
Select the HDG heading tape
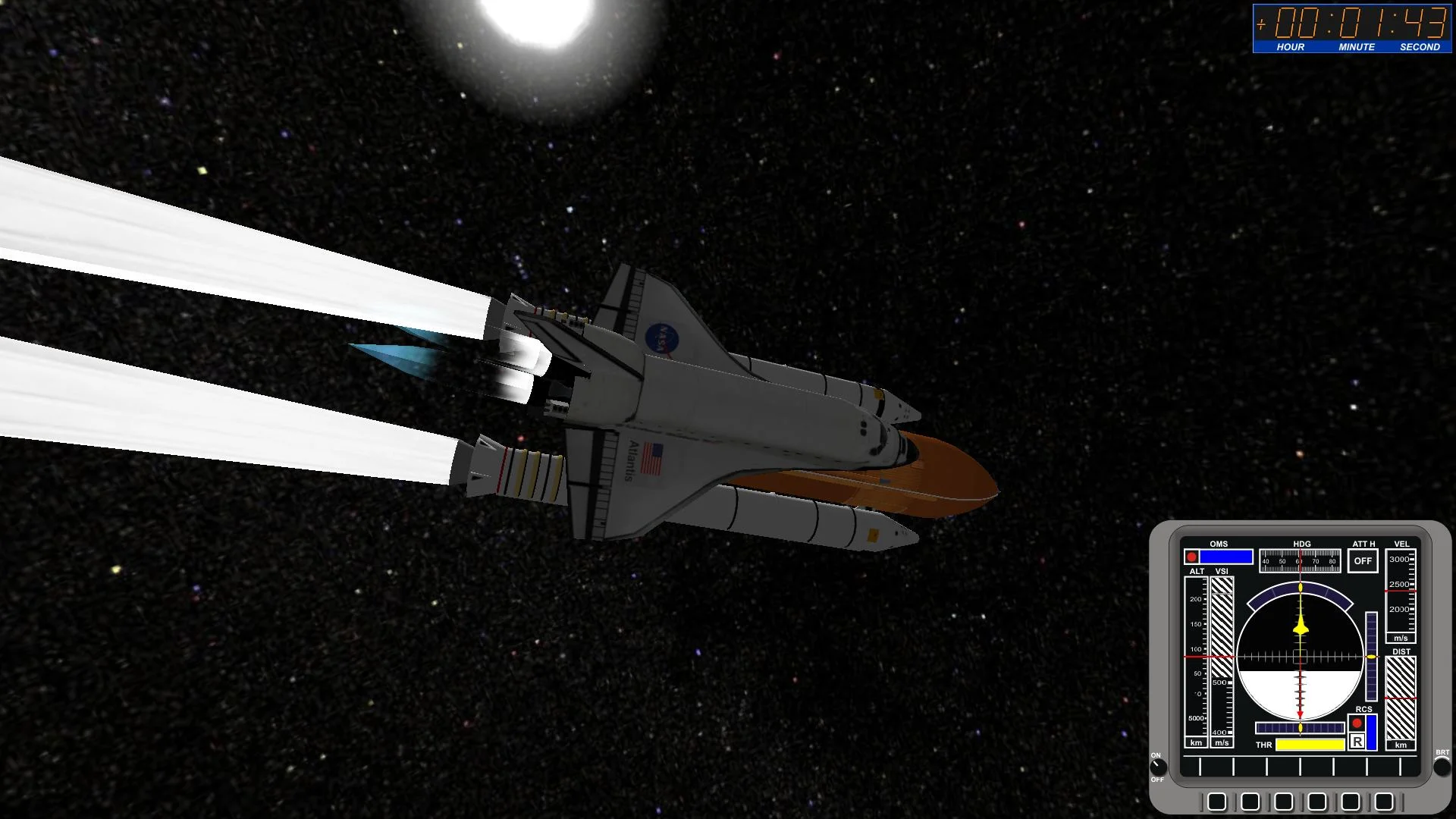point(1301,560)
